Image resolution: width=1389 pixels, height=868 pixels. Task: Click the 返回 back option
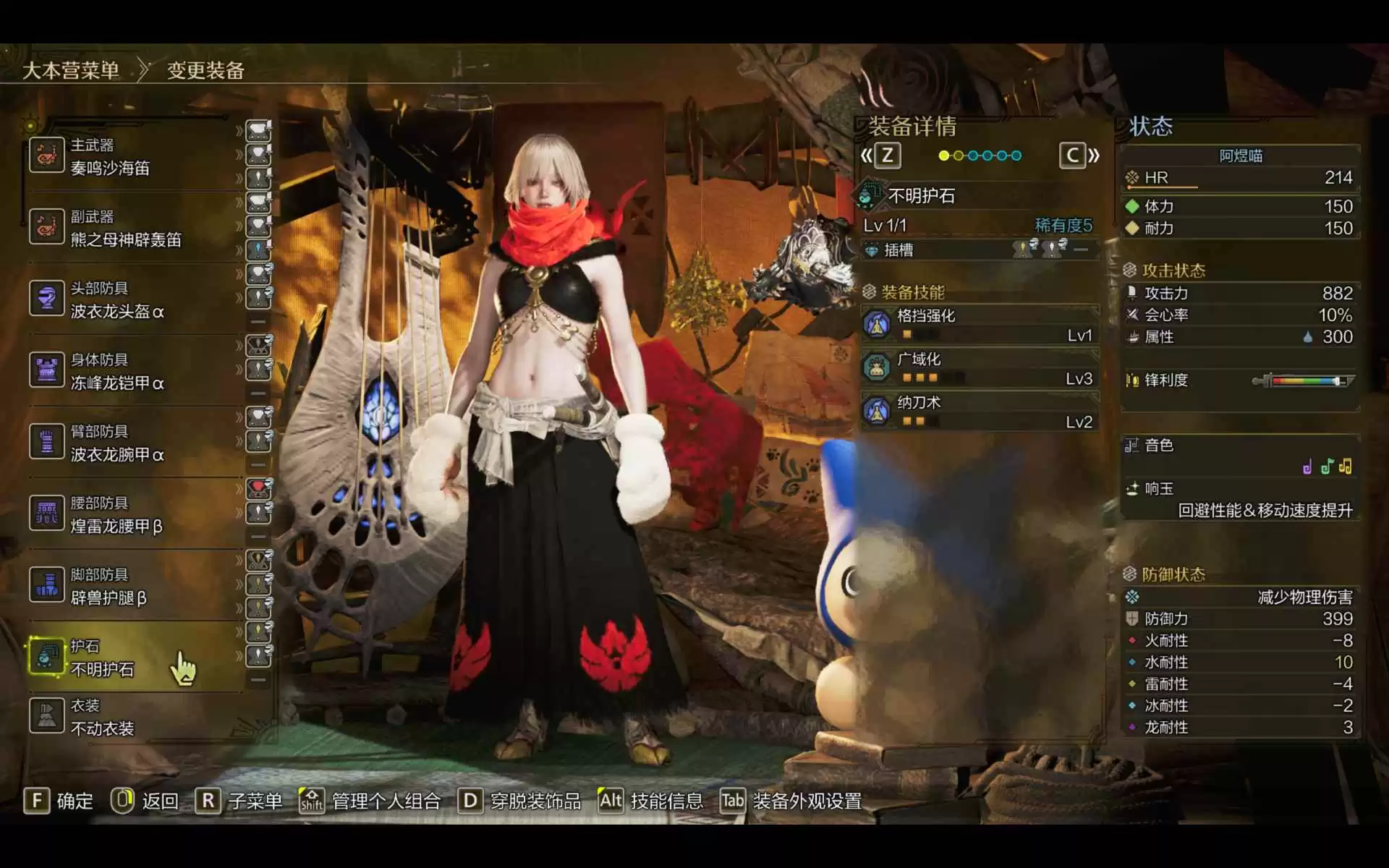pos(145,801)
